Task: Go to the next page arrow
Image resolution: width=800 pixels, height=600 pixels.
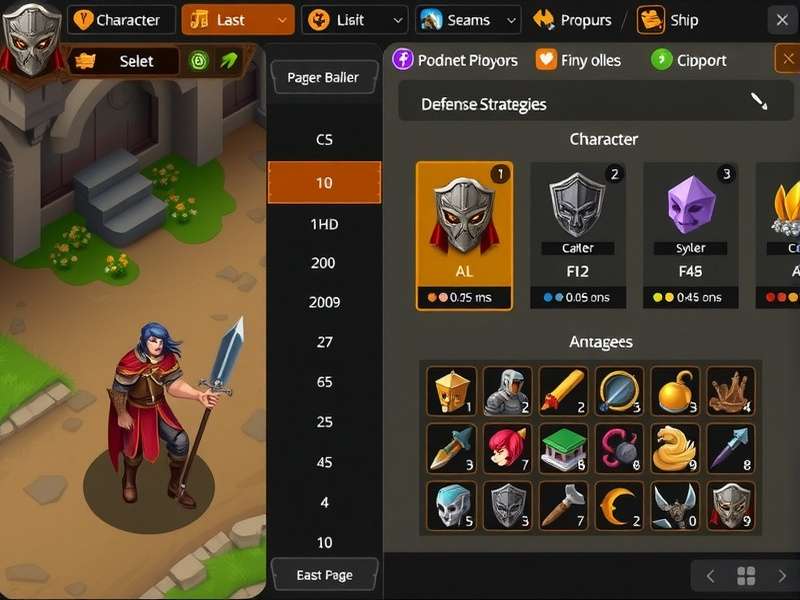Action: click(x=782, y=576)
